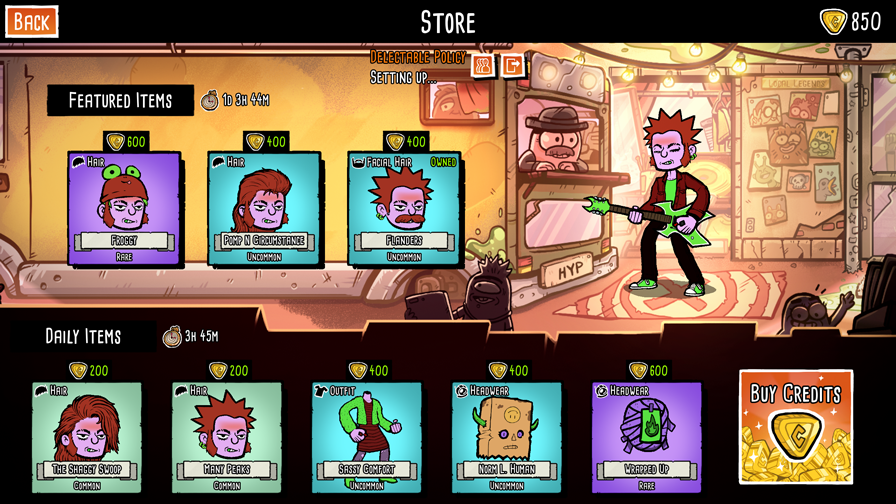Click the credits balance coin icon
Screen dimensions: 896x504
click(x=833, y=21)
